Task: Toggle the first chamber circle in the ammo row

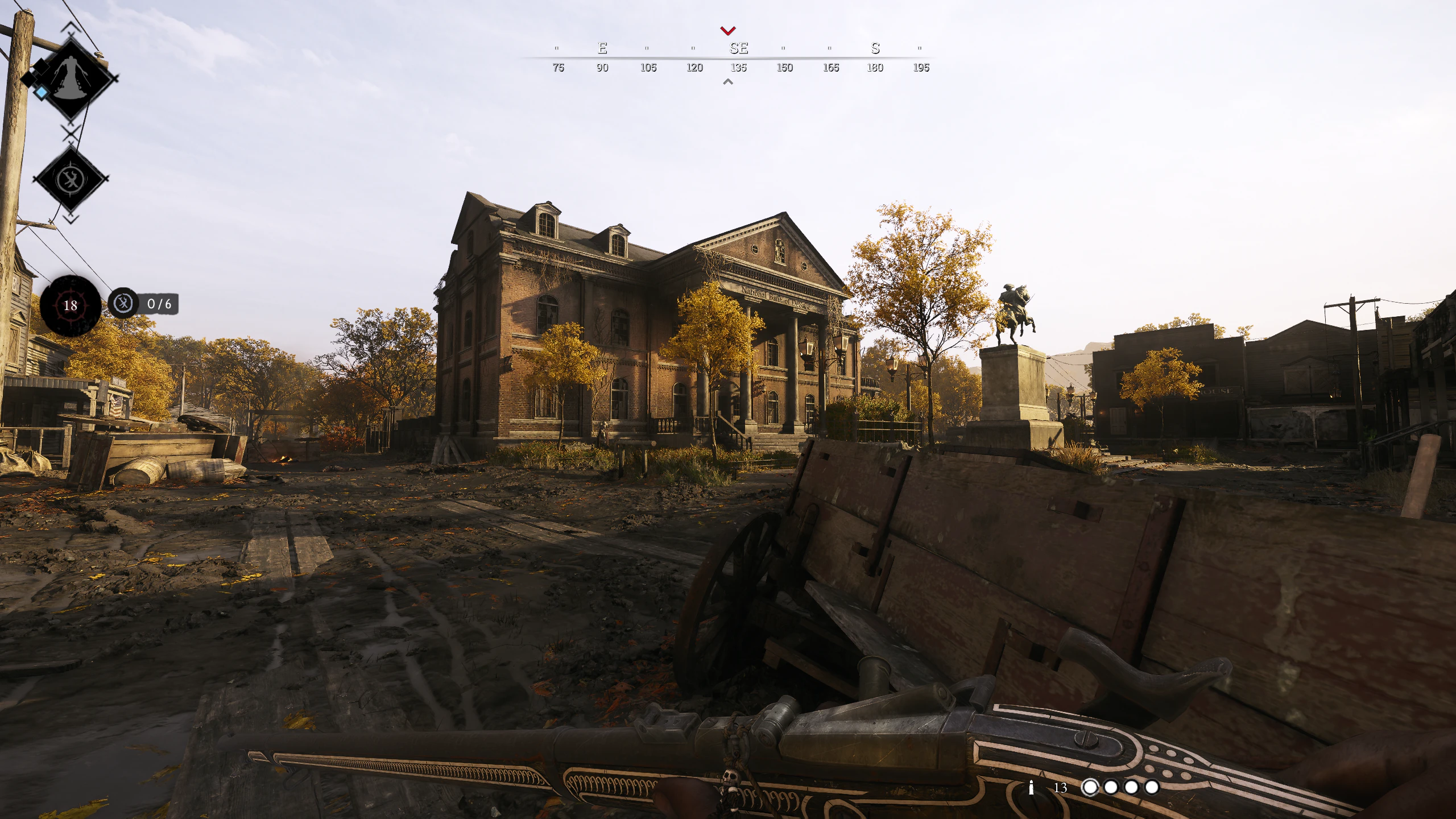Action: (1091, 787)
